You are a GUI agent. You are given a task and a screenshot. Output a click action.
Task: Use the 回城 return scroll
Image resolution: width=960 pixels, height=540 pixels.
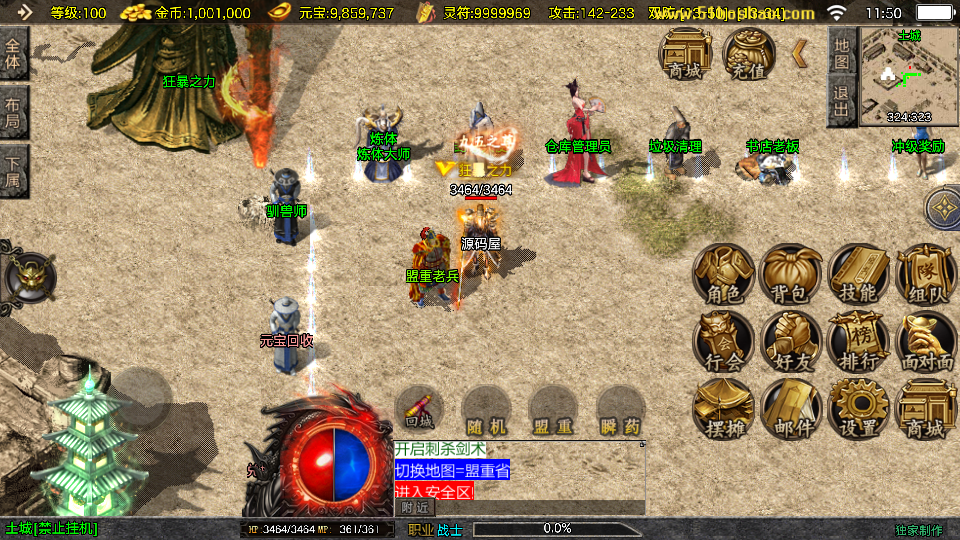pyautogui.click(x=419, y=410)
